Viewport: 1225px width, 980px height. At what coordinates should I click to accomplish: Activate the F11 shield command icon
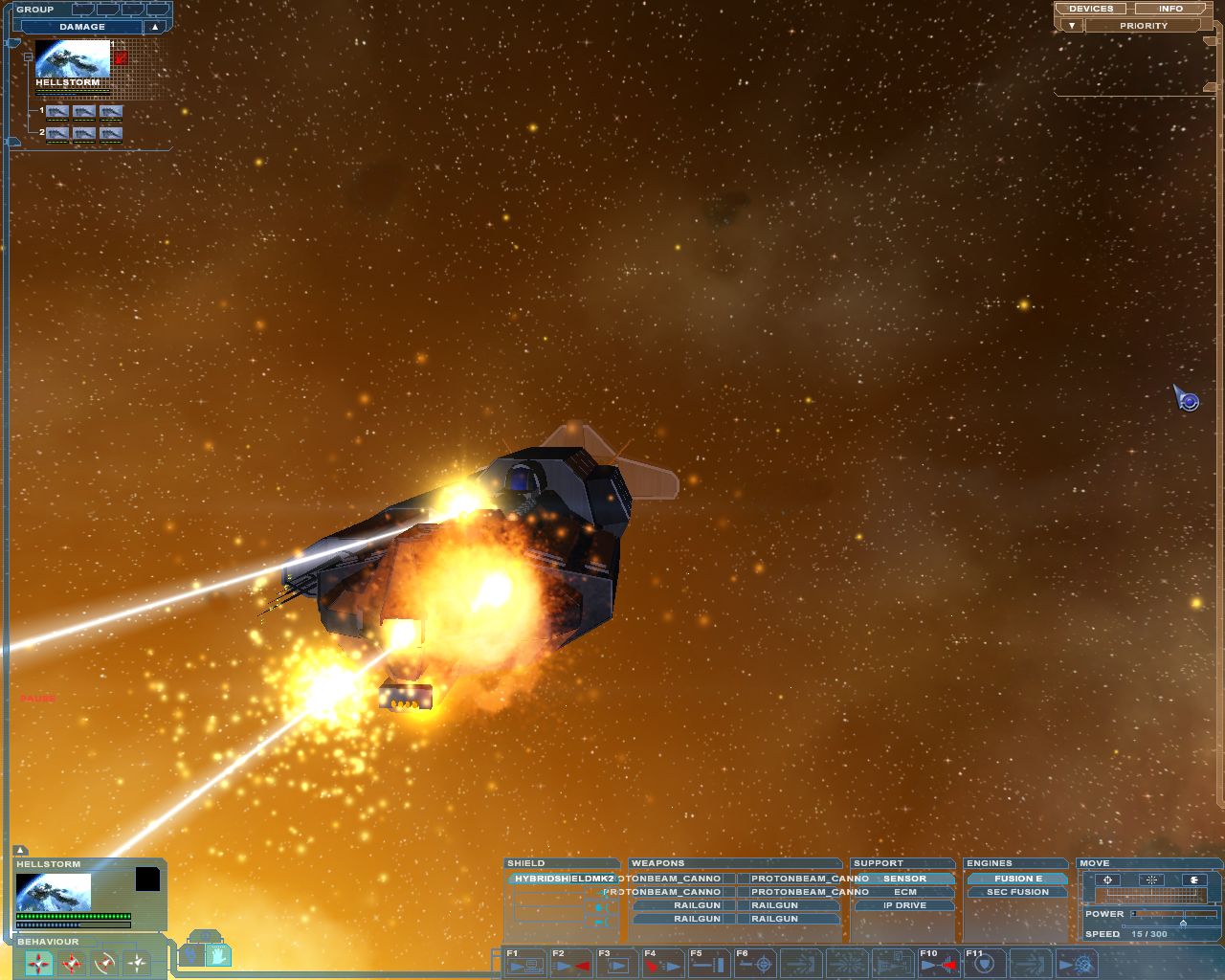pyautogui.click(x=983, y=965)
